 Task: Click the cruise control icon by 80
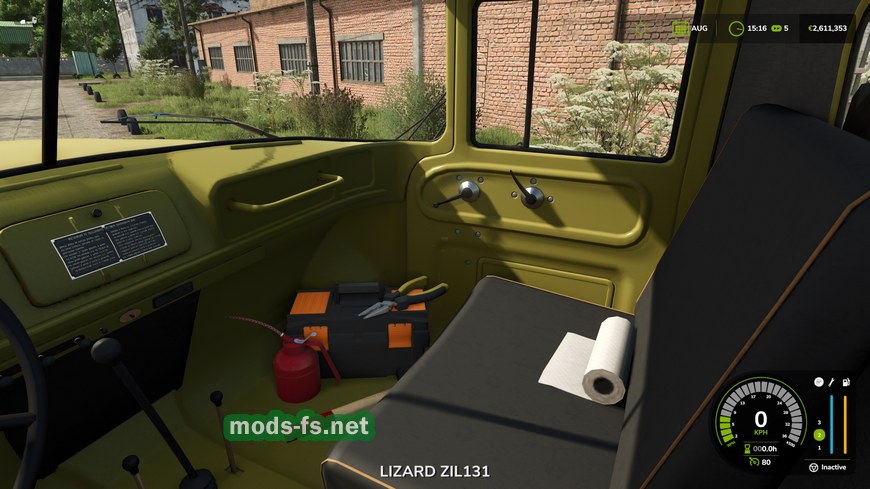pyautogui.click(x=752, y=461)
